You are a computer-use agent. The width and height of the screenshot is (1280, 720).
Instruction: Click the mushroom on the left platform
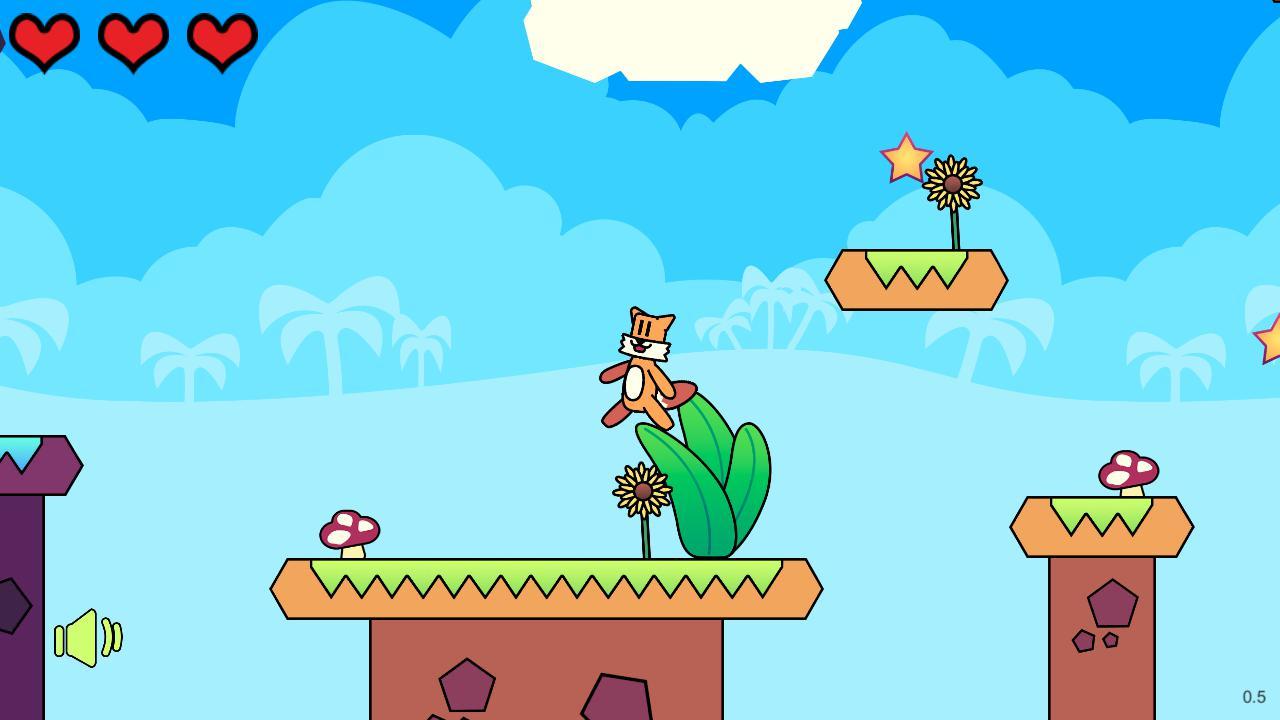click(x=348, y=530)
